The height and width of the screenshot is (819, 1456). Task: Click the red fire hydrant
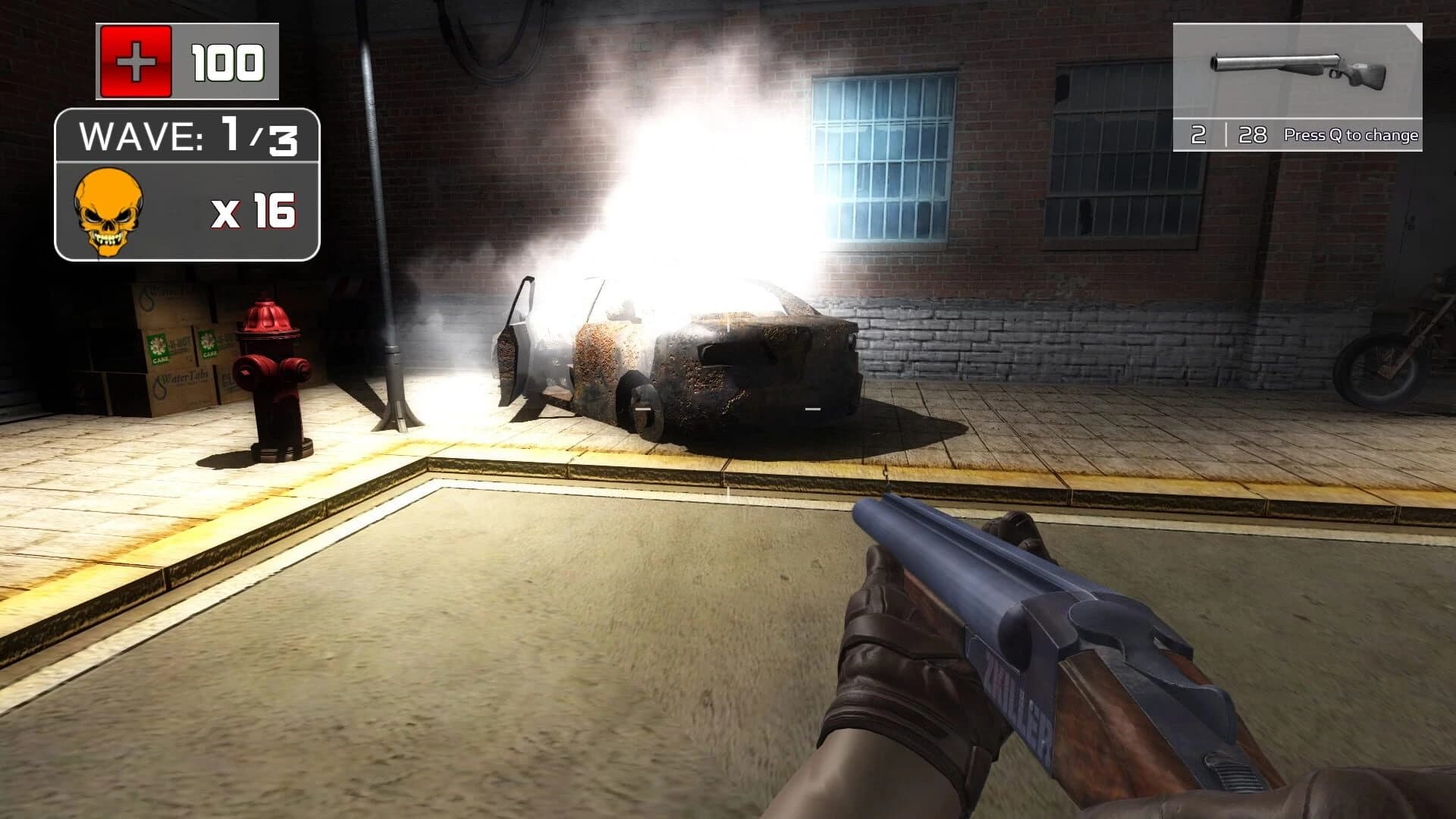(271, 372)
